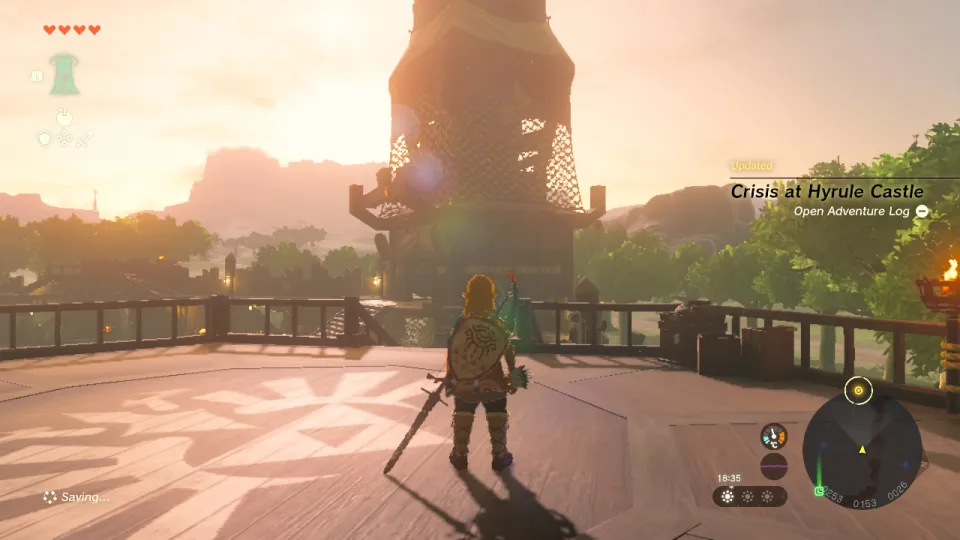Select the yellow quest marker on minimap

coord(857,390)
